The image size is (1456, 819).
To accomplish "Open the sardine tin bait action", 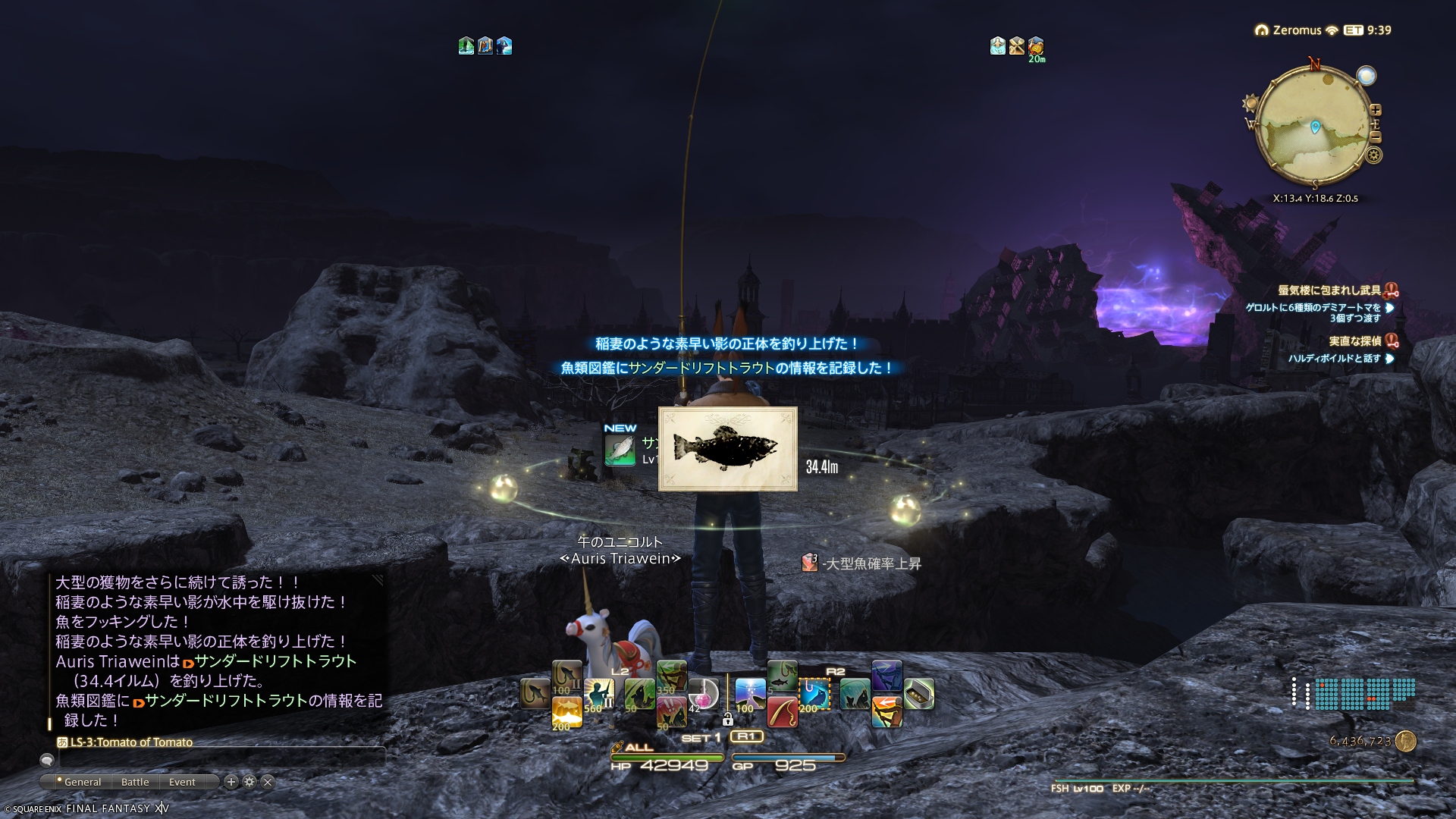I will pos(918,694).
